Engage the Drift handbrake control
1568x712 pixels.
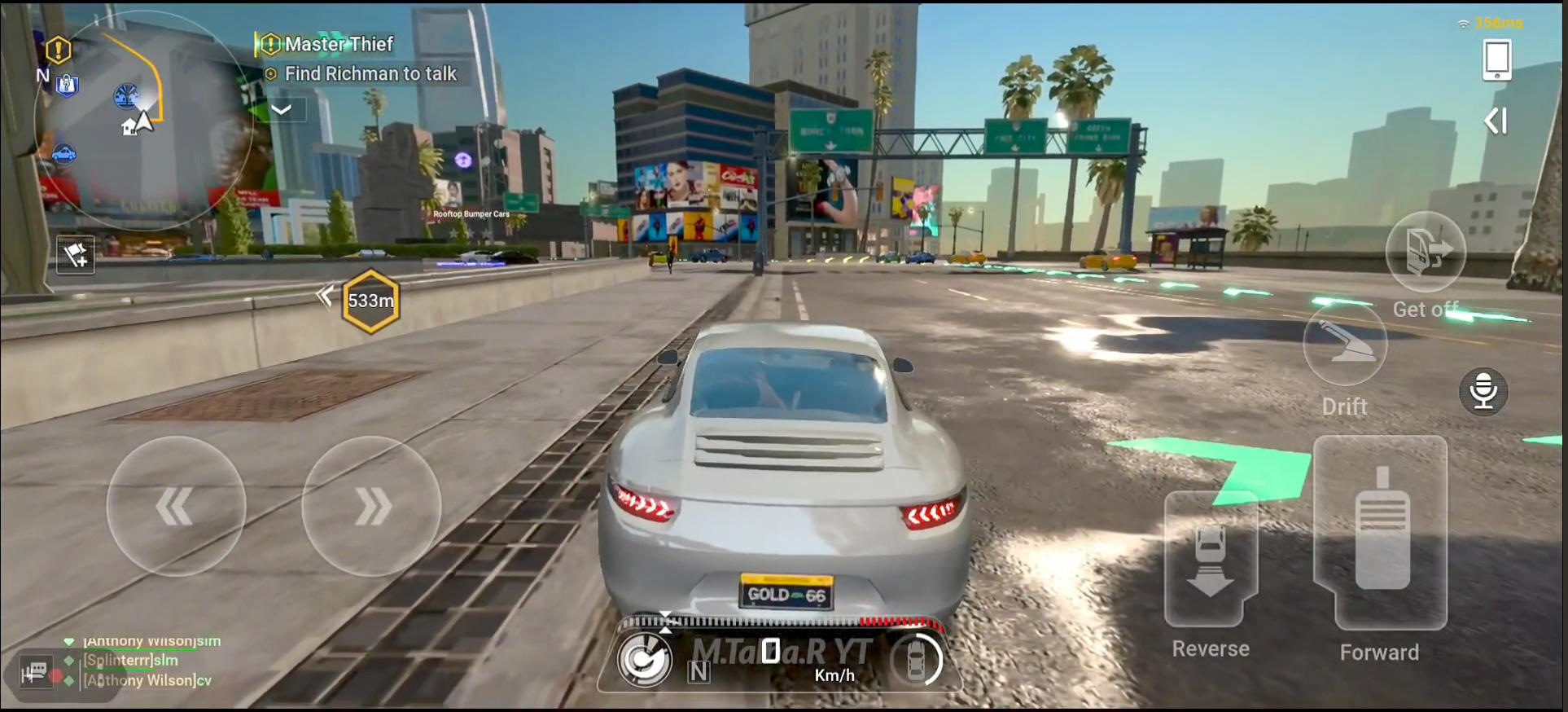(x=1345, y=345)
